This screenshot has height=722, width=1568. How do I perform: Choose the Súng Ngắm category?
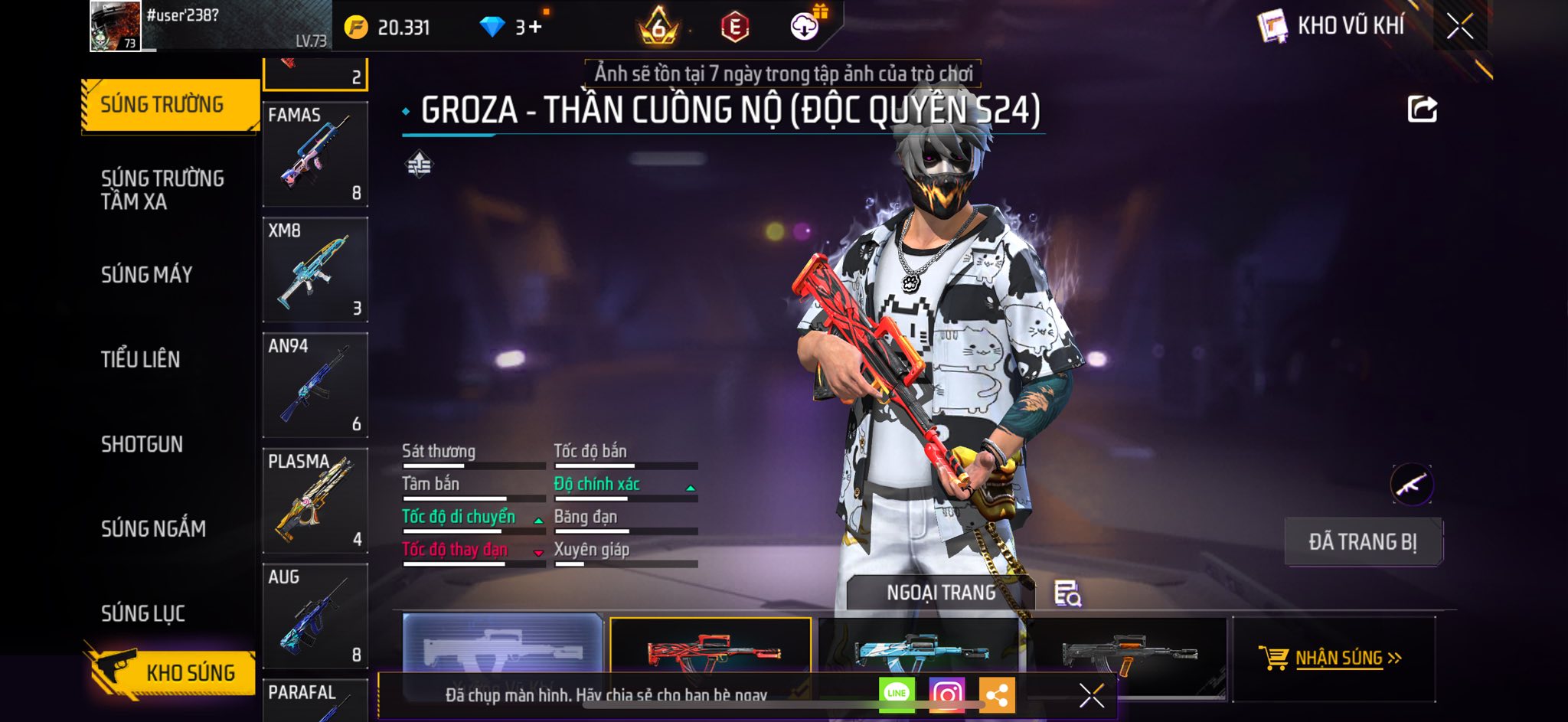[x=153, y=528]
